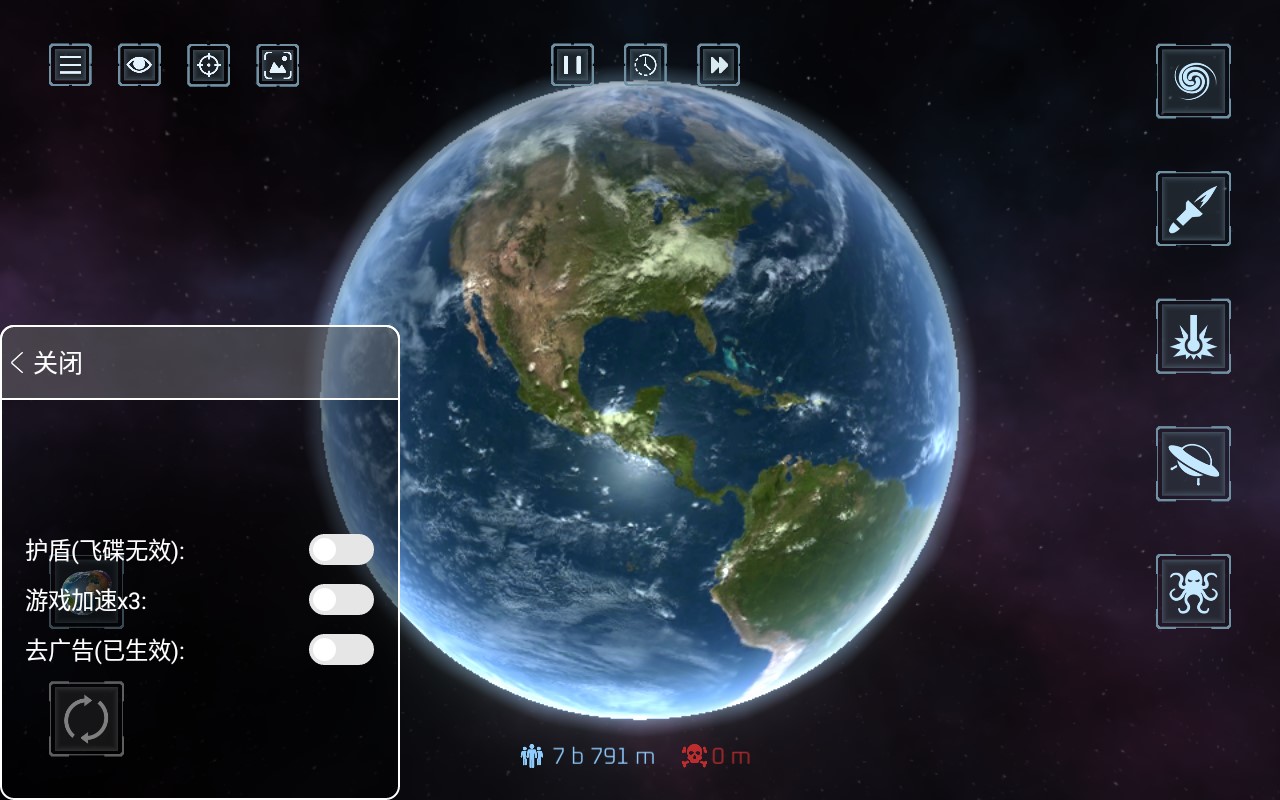The width and height of the screenshot is (1280, 800).
Task: Open the clock time control
Action: click(645, 65)
